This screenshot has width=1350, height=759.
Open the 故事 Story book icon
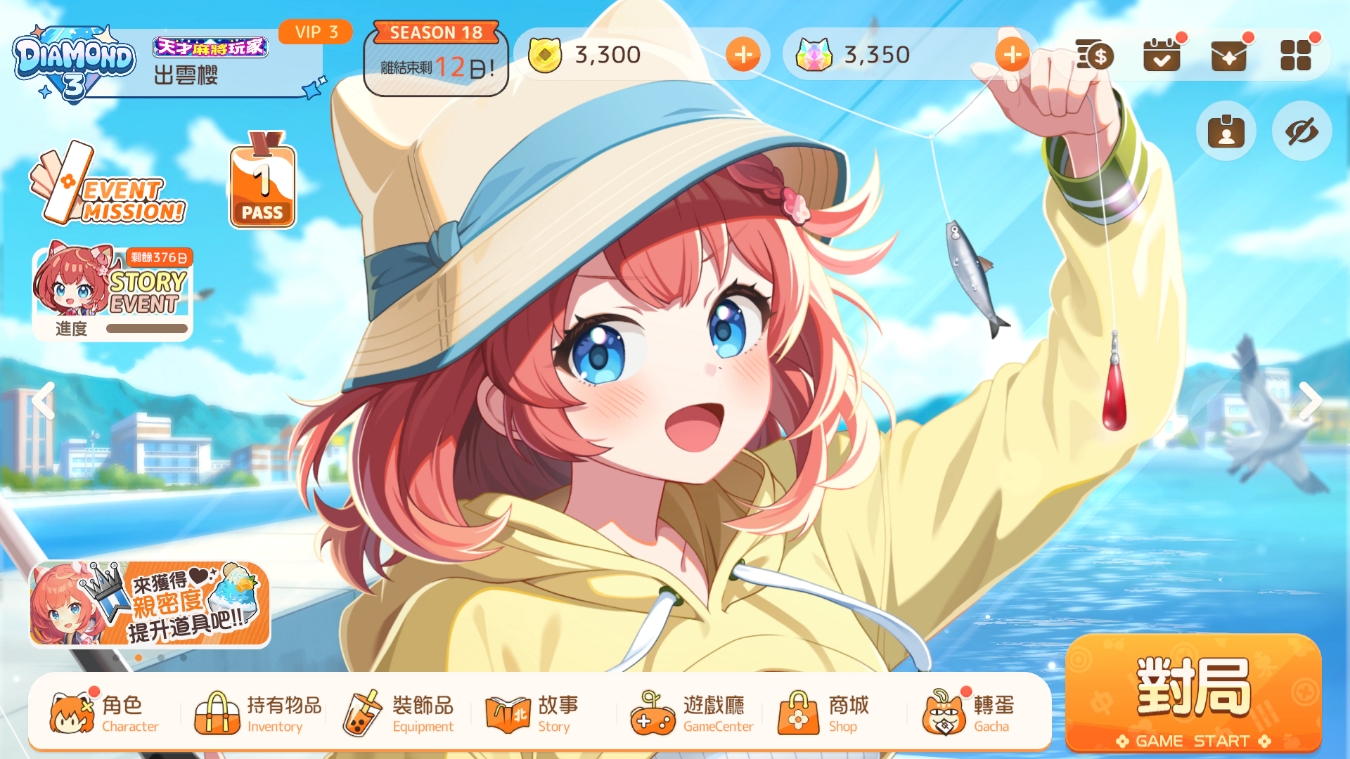point(508,712)
